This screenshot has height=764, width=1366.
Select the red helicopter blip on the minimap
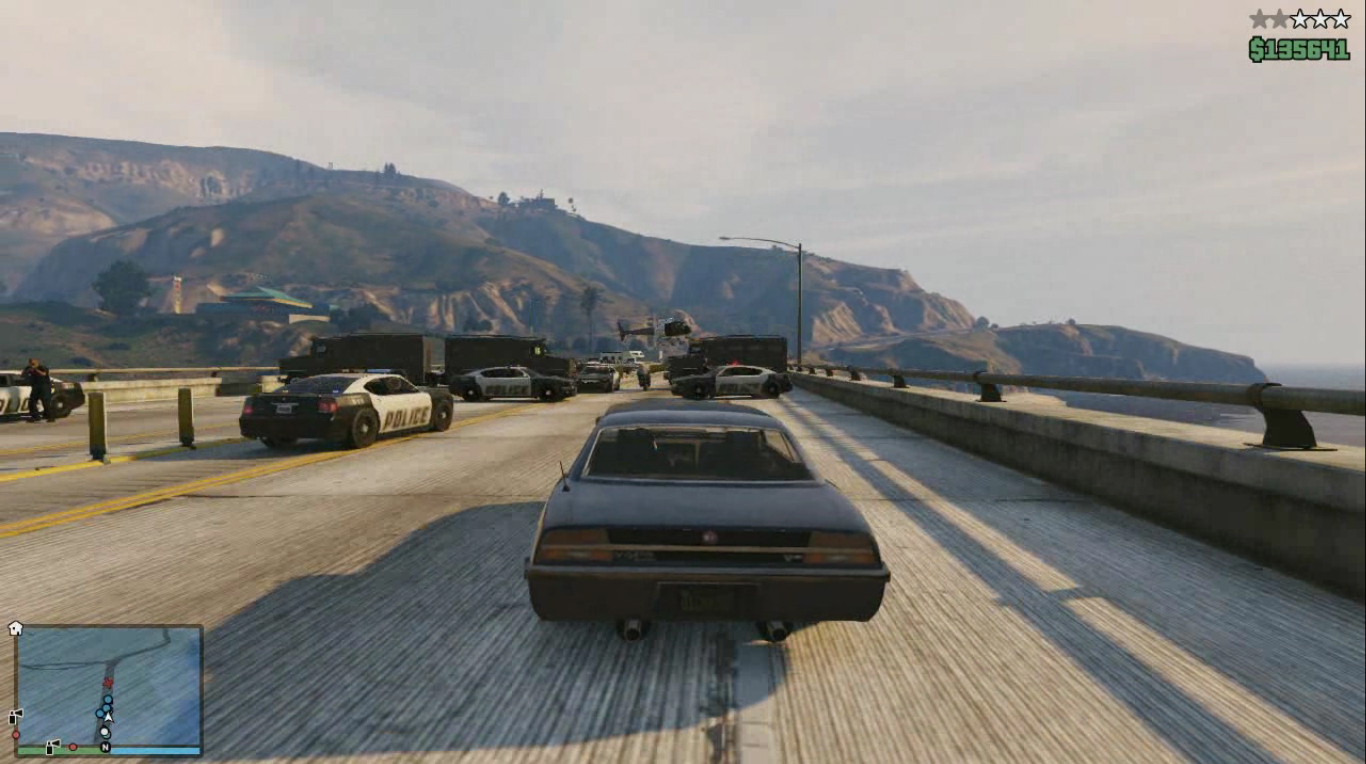(x=107, y=682)
